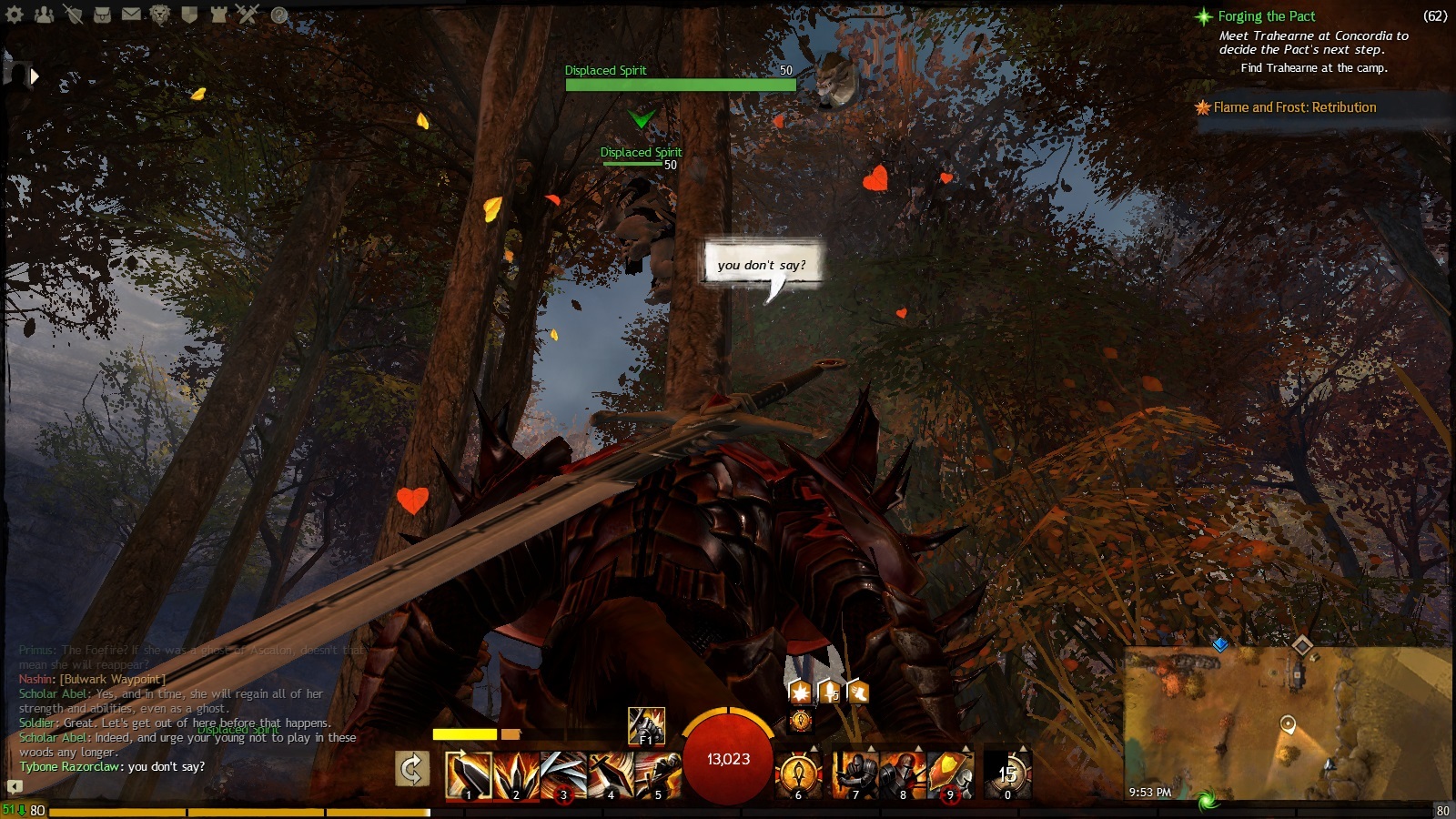Click the weapon swap arrow button
The image size is (1456, 819).
[412, 770]
